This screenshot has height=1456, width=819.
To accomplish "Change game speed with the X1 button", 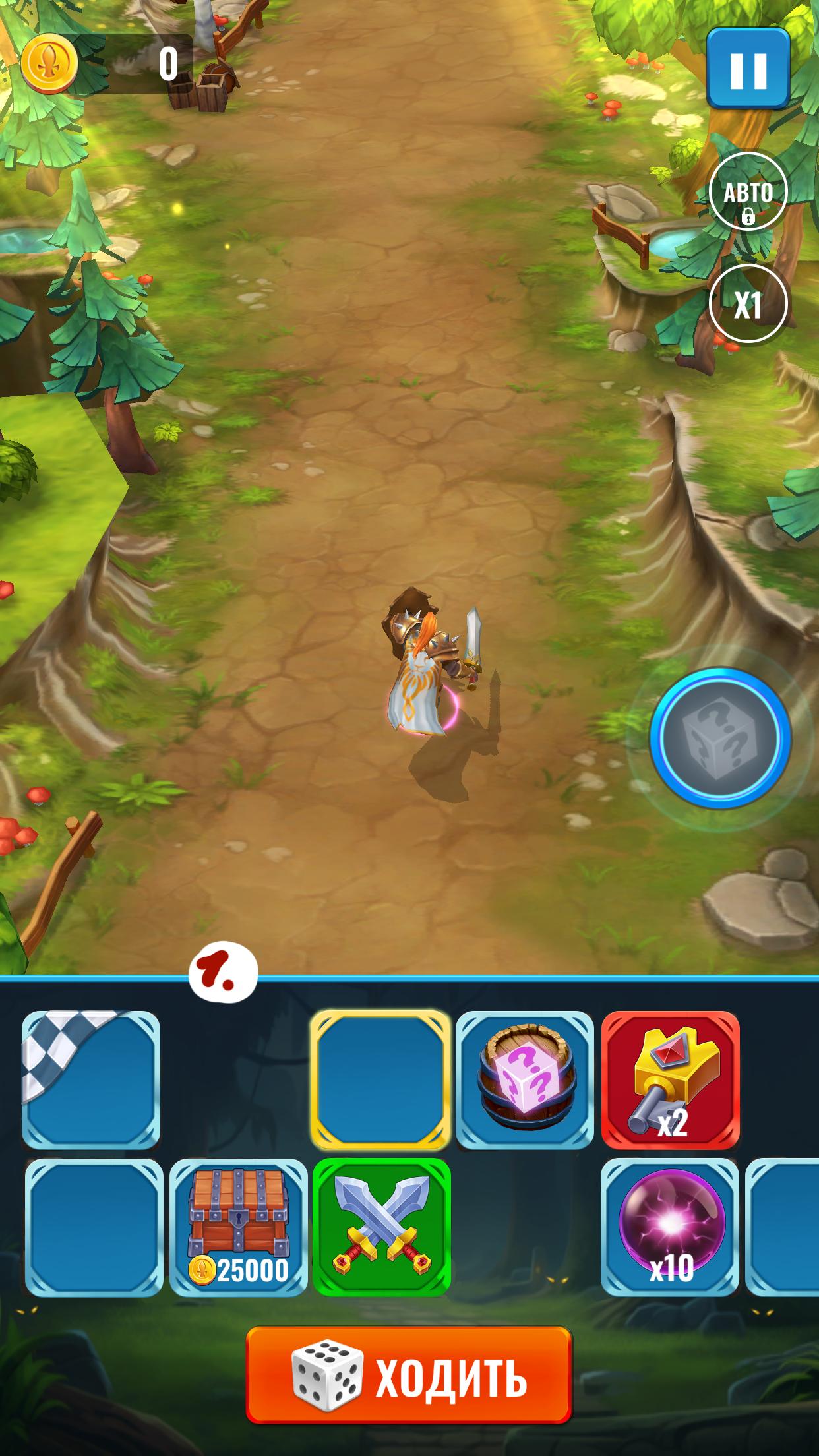I will [x=748, y=304].
